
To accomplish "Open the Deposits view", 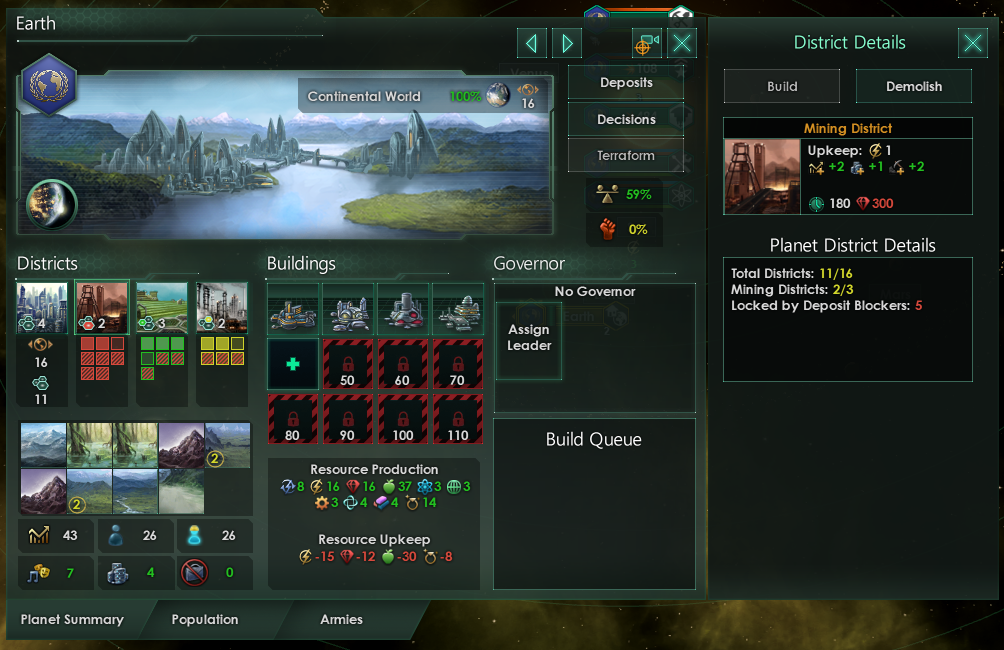I will coord(626,83).
